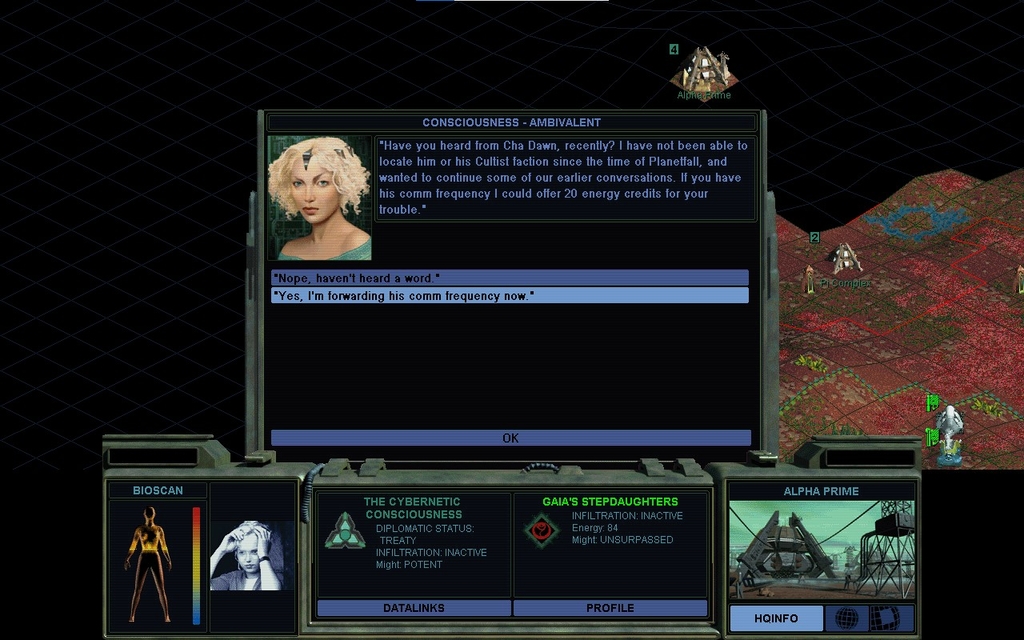This screenshot has width=1024, height=640.
Task: Open HQINFO for Alpha Prime
Action: 776,618
